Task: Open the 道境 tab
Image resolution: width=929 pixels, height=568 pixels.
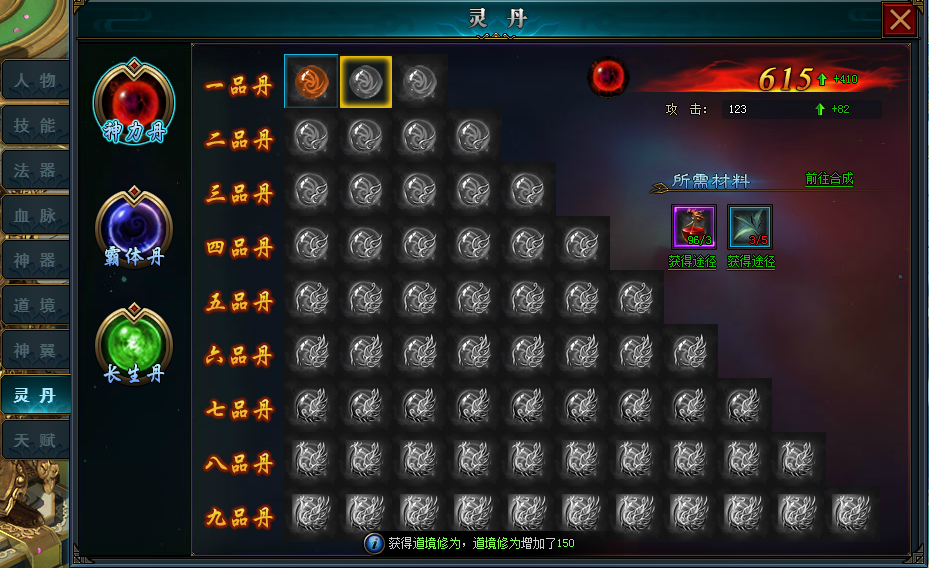Action: pos(35,305)
